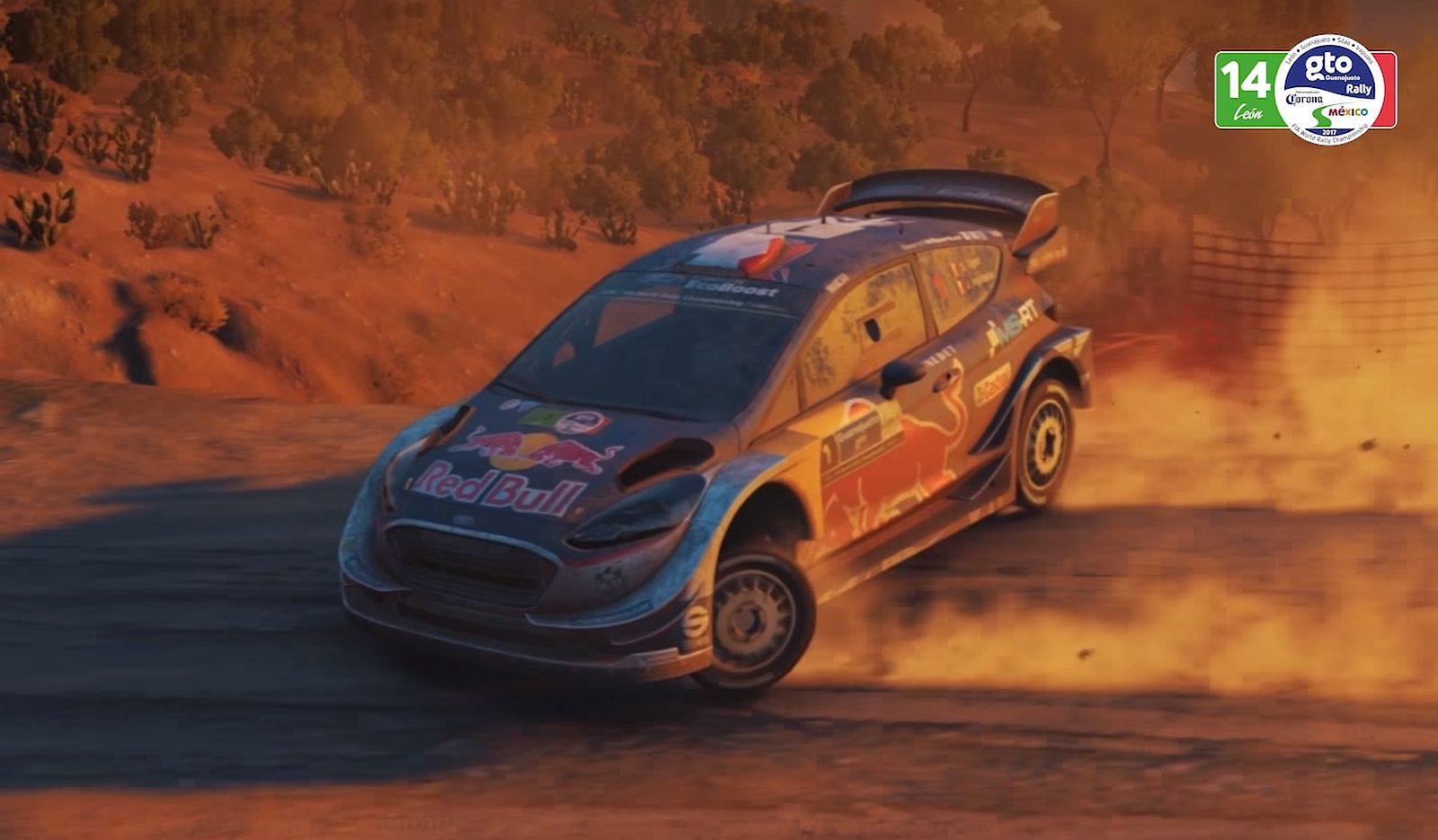
Task: Select the green 14 León stage badge
Action: 1245,90
